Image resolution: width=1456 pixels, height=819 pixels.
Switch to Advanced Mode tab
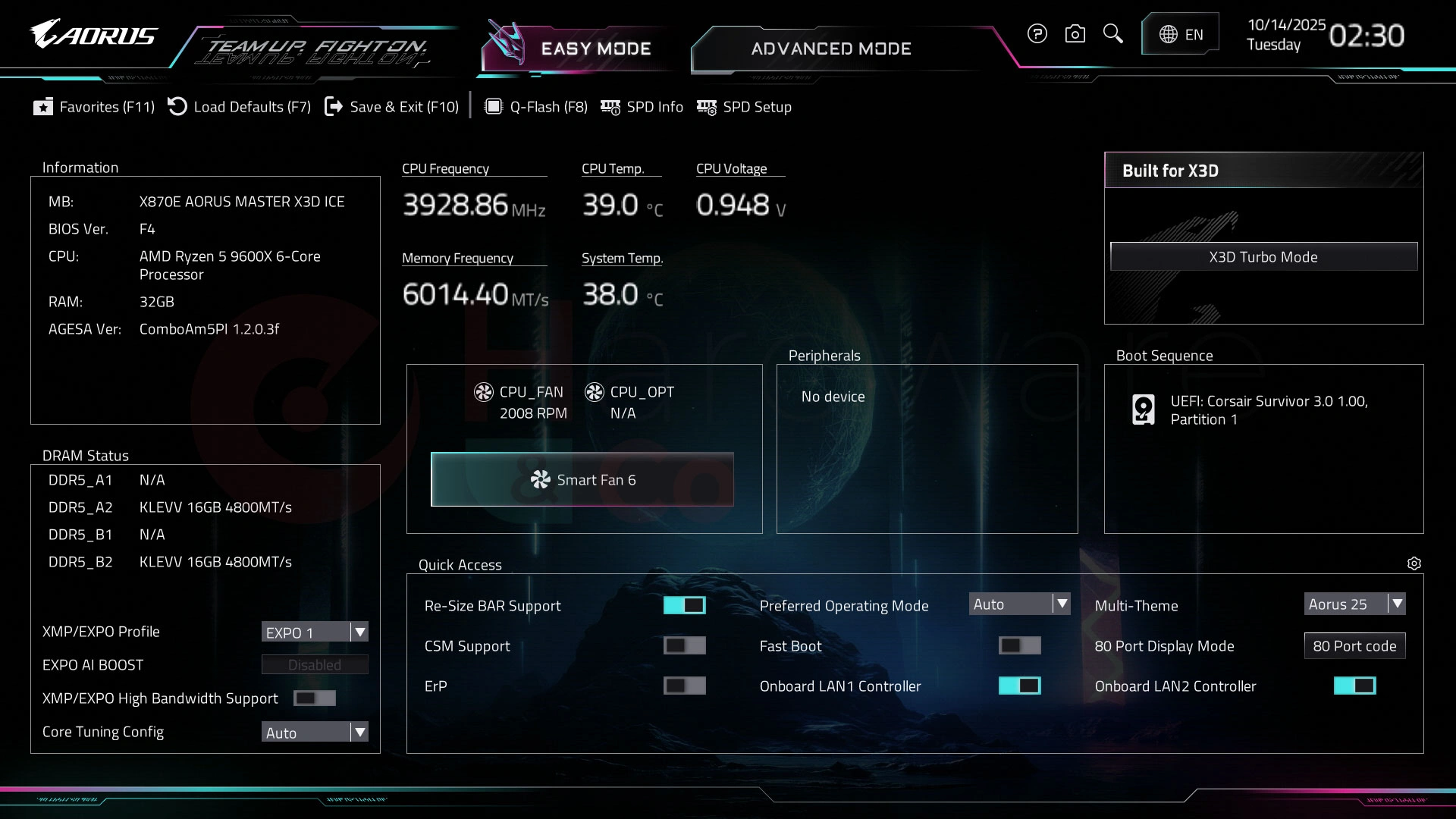pyautogui.click(x=830, y=49)
